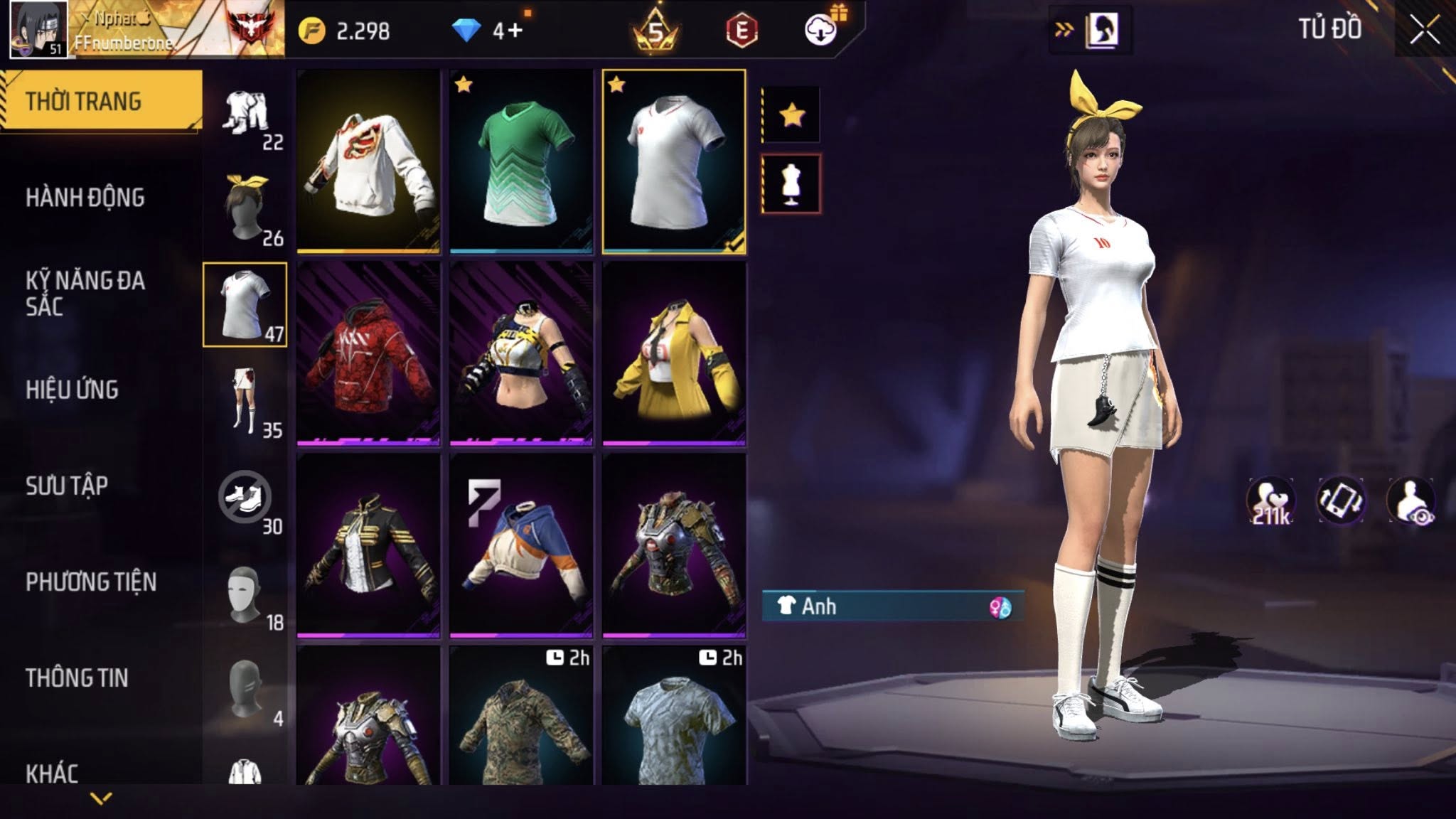Go to Phương Tiện tab
Viewport: 1456px width, 819px height.
(91, 582)
